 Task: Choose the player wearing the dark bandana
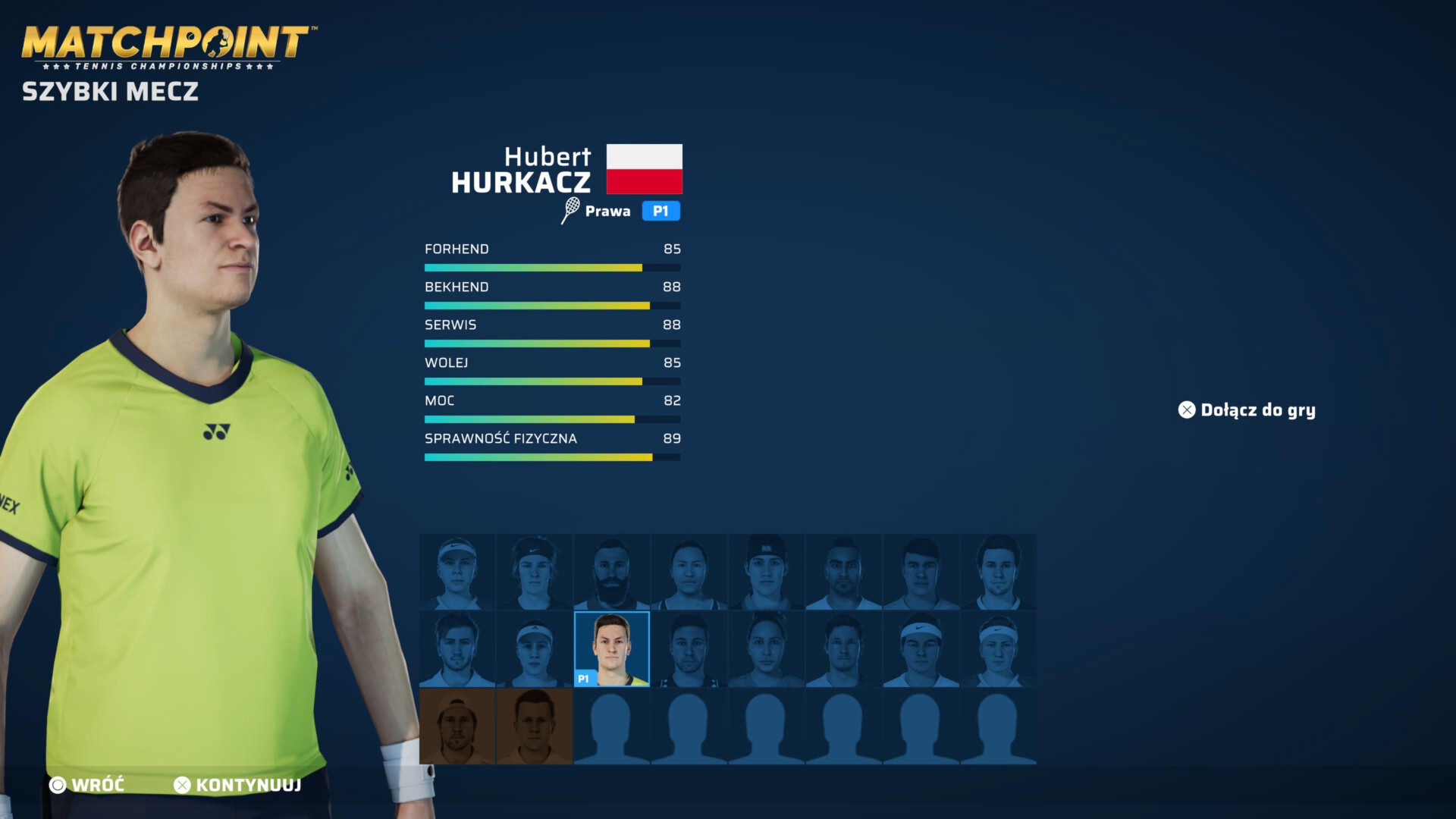click(x=767, y=573)
